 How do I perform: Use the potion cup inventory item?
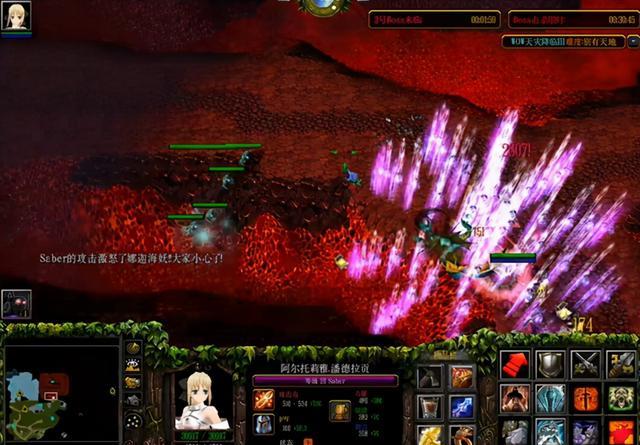click(429, 407)
